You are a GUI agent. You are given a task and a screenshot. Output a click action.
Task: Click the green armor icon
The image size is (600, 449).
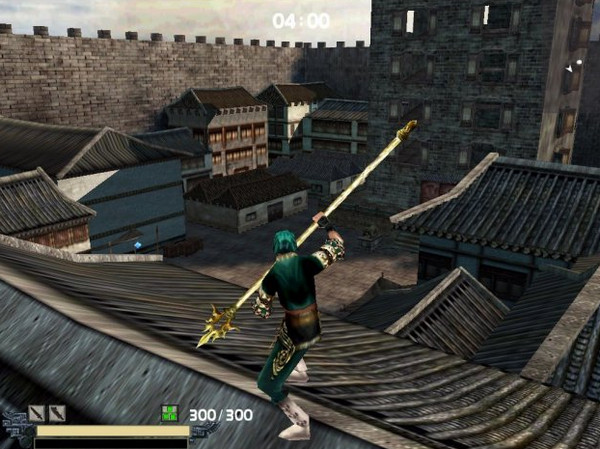(x=170, y=413)
